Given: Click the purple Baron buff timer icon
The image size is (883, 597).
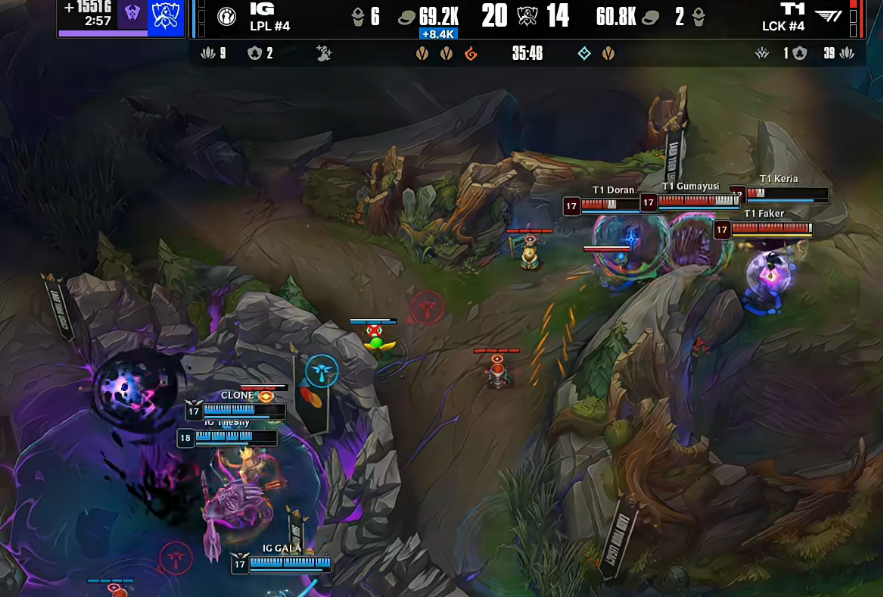Looking at the screenshot, I should pos(131,16).
